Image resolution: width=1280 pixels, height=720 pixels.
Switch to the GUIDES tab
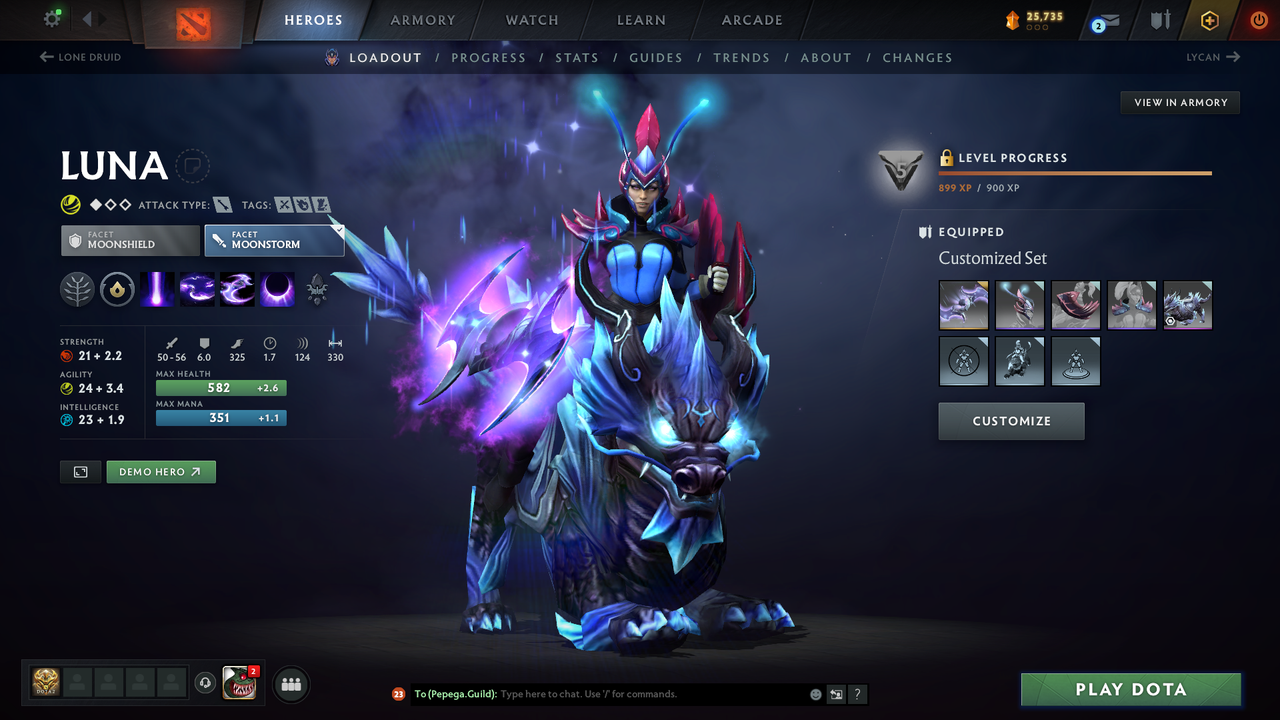click(x=656, y=57)
